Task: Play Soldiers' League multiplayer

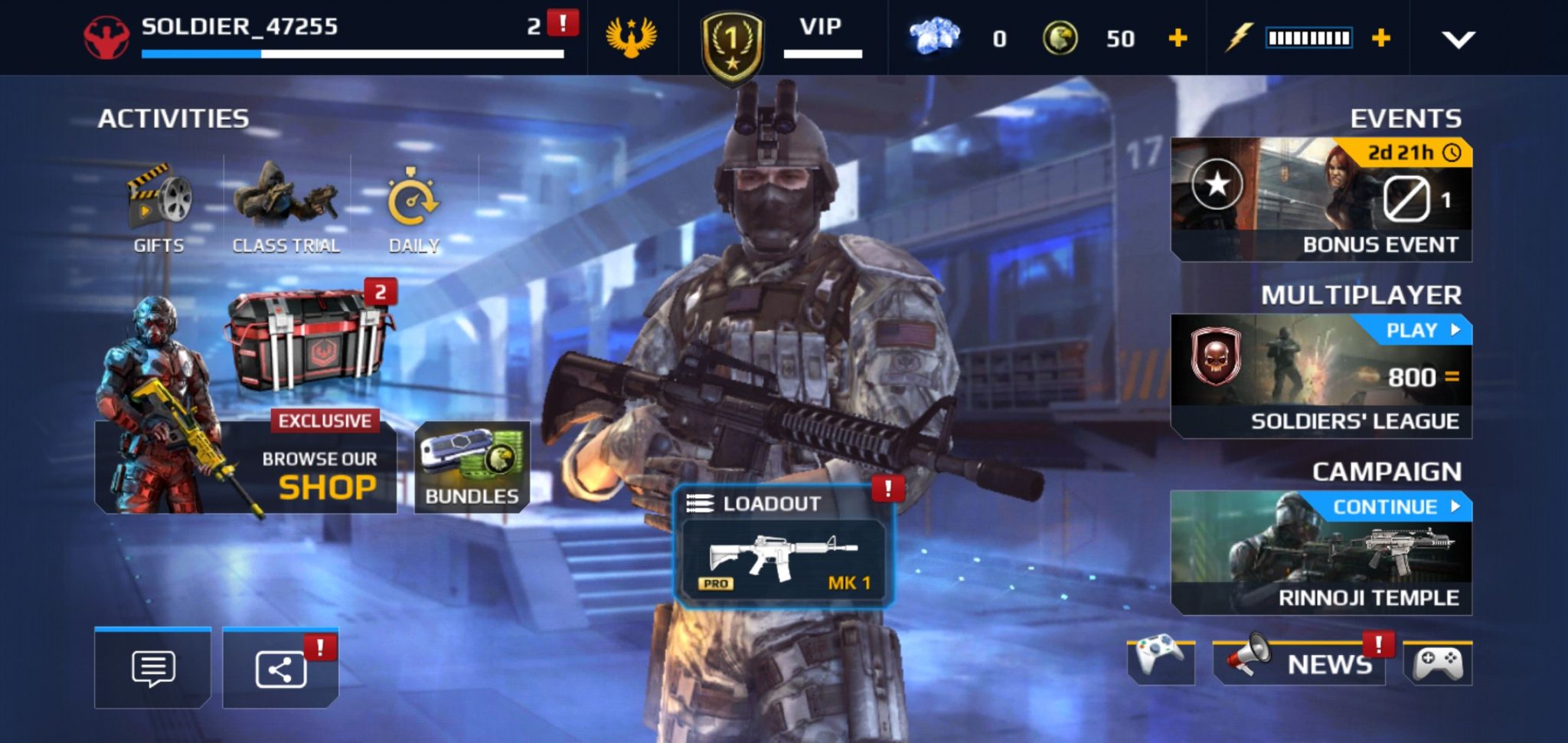Action: pos(1321,375)
